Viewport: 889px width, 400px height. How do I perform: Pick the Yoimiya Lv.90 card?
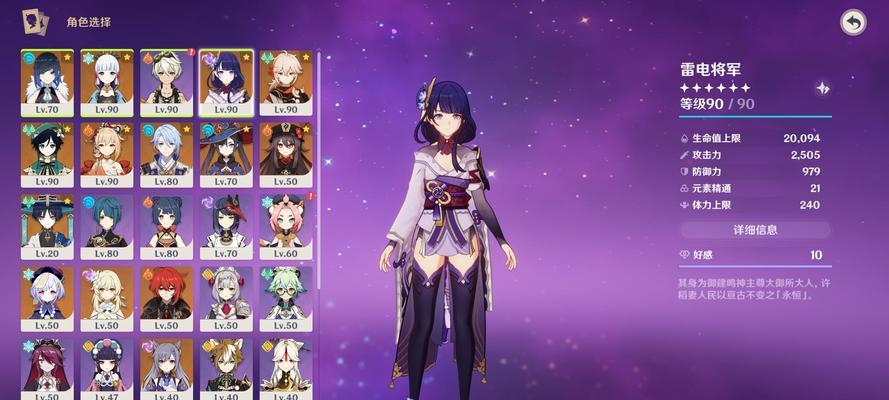pyautogui.click(x=107, y=154)
